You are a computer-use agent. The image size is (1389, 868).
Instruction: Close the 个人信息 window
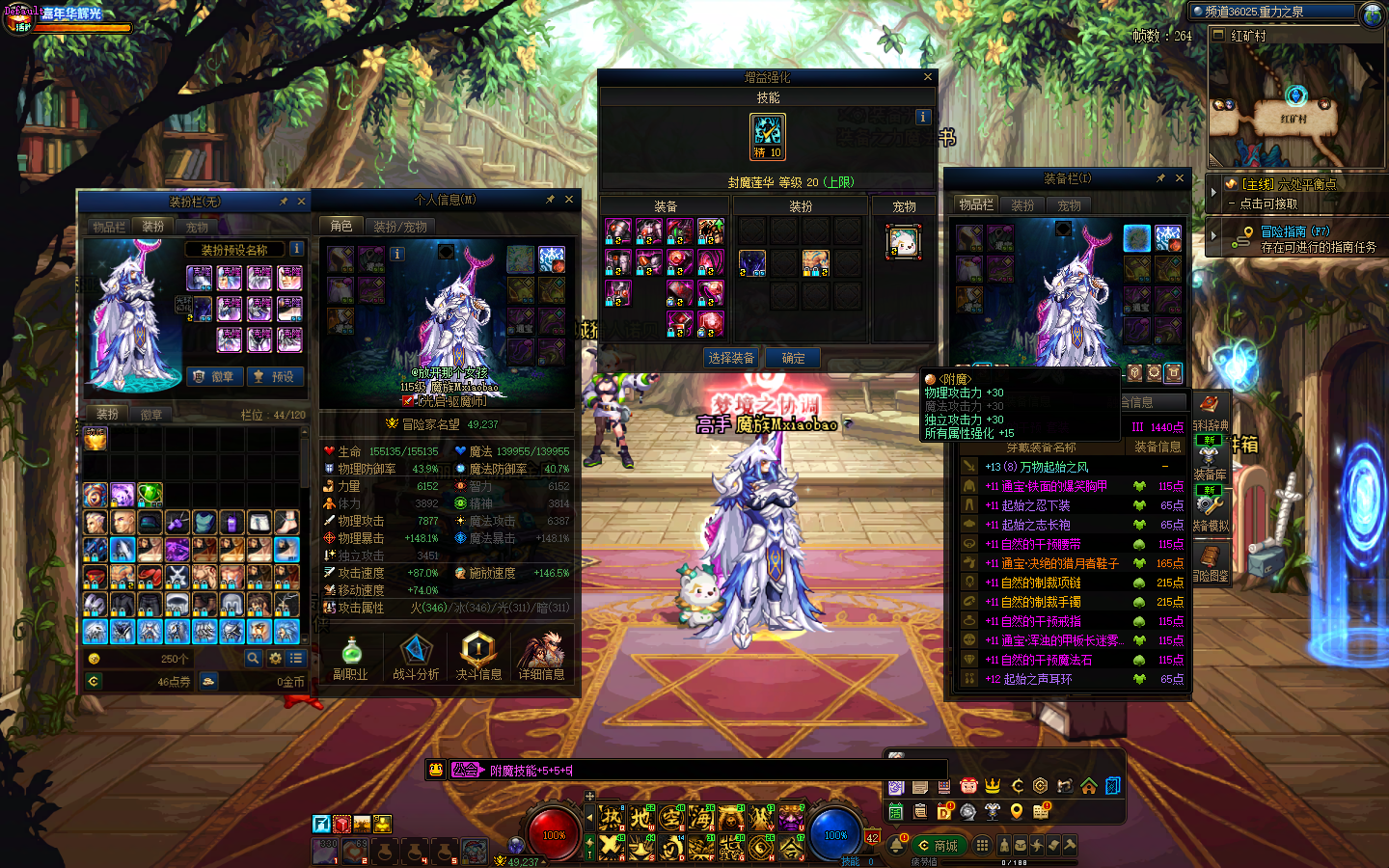[x=569, y=200]
